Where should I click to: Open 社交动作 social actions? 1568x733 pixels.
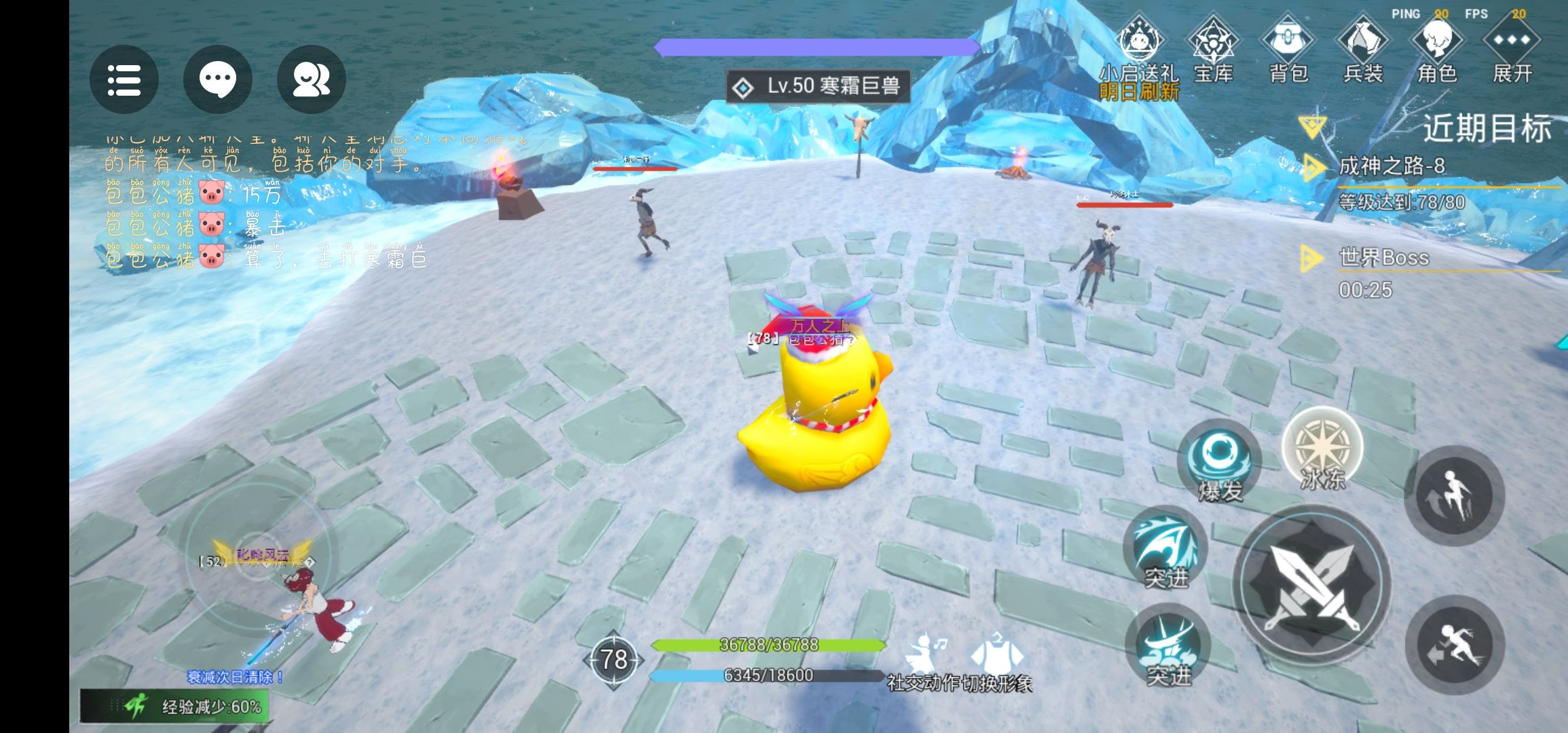point(922,662)
